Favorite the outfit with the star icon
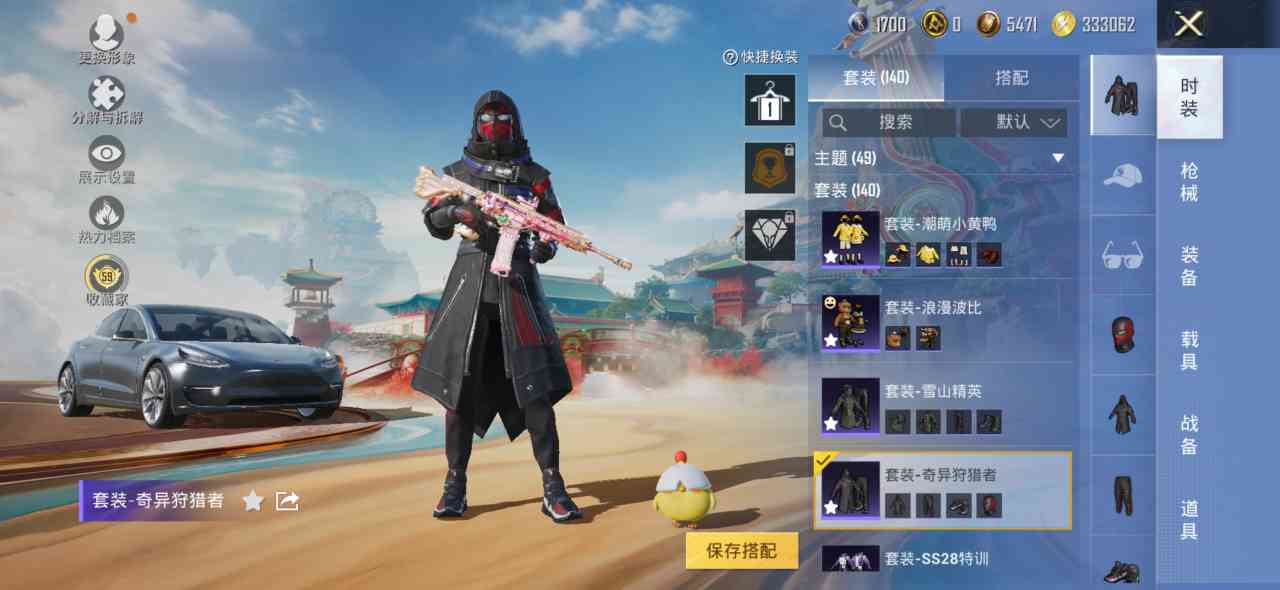 point(253,501)
